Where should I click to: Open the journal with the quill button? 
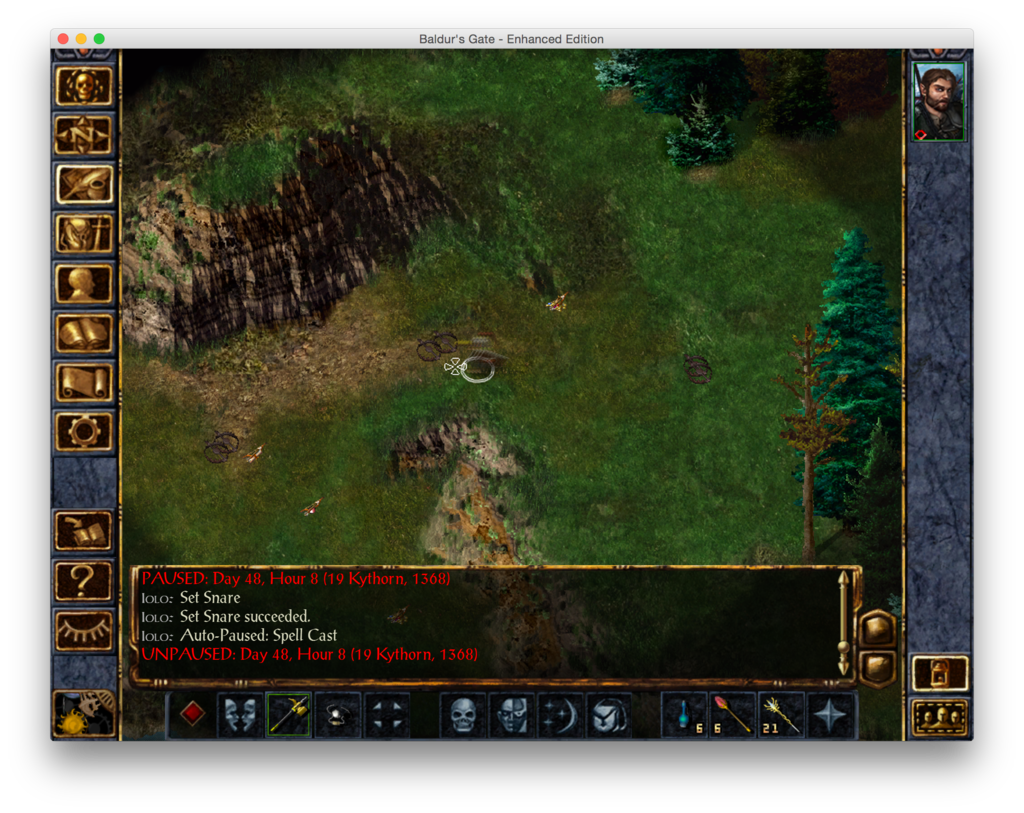point(84,184)
